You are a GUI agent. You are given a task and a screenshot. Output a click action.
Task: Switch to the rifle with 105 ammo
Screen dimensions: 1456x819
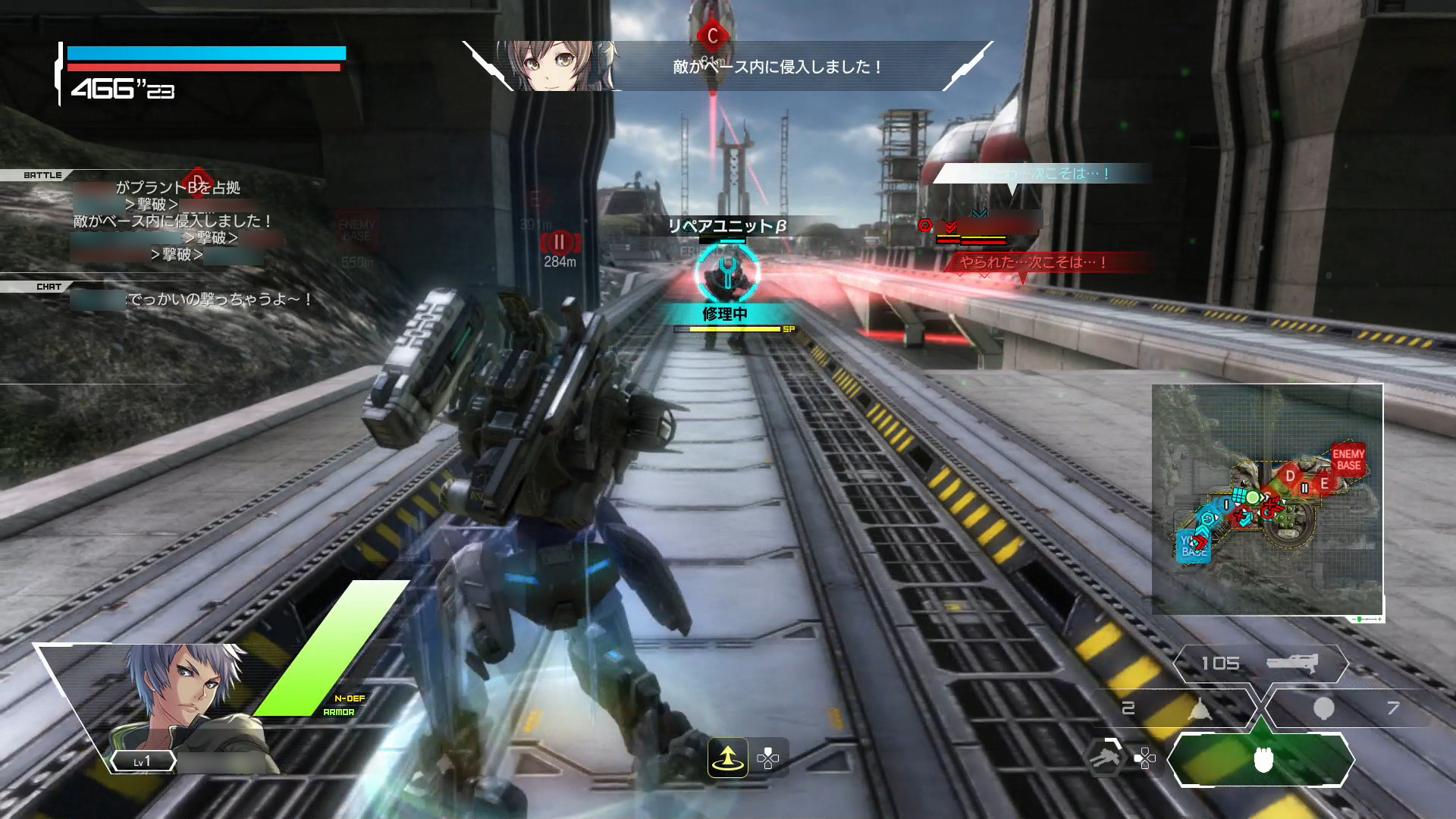[x=1260, y=664]
